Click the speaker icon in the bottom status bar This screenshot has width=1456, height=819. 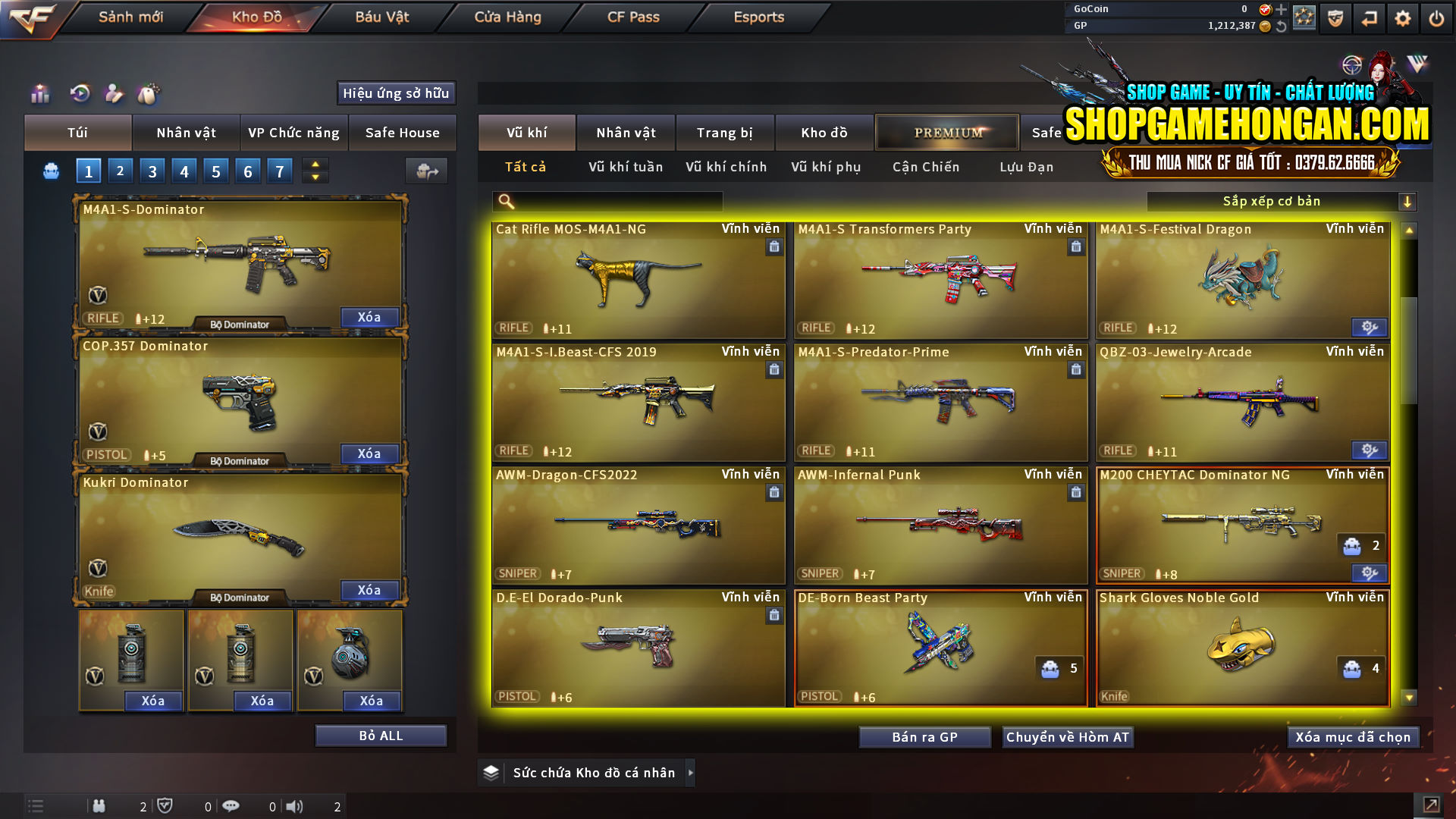[x=296, y=805]
